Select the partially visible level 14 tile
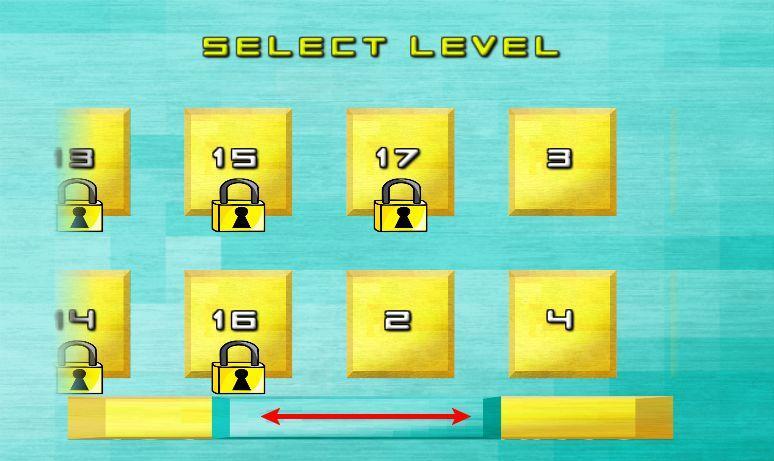 (x=94, y=324)
